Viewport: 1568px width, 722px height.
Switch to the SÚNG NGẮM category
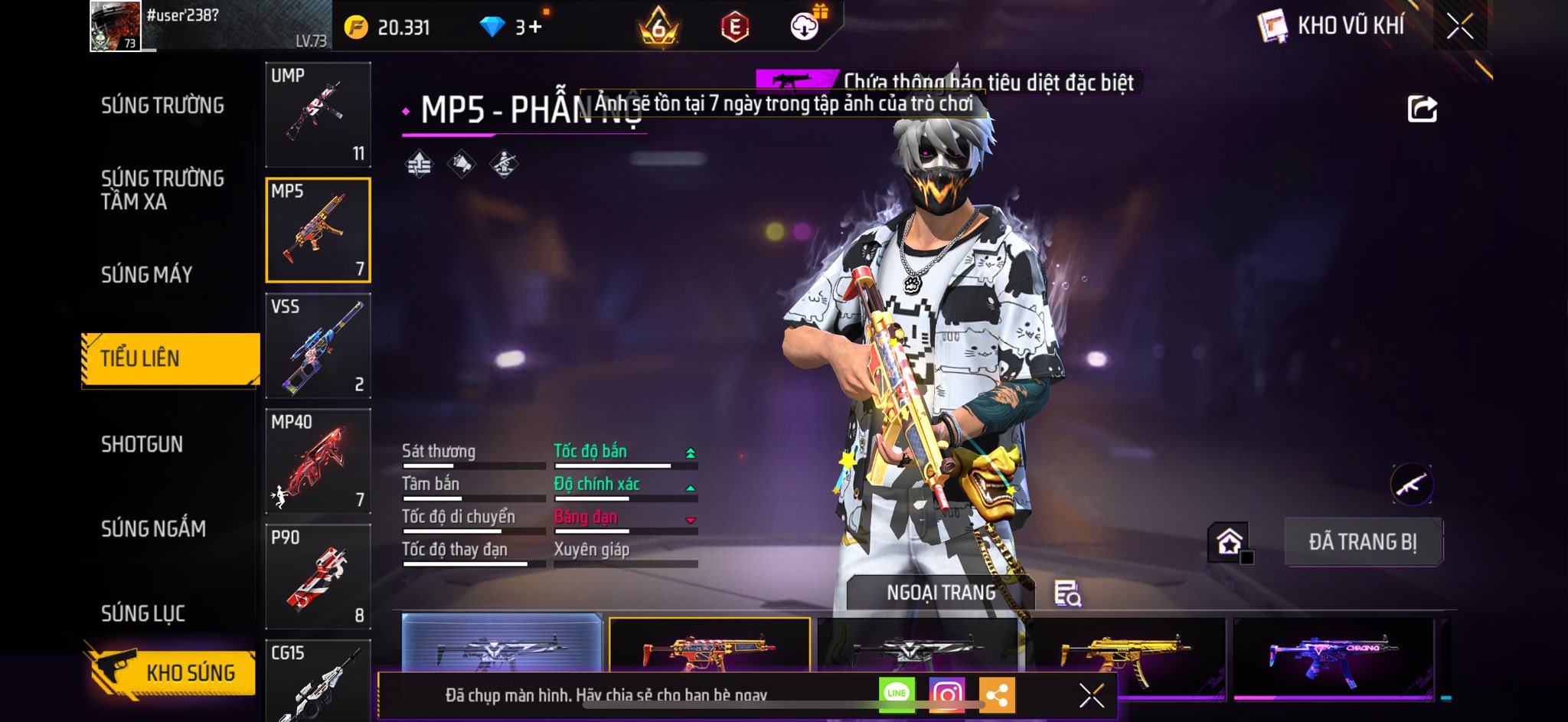pos(153,528)
